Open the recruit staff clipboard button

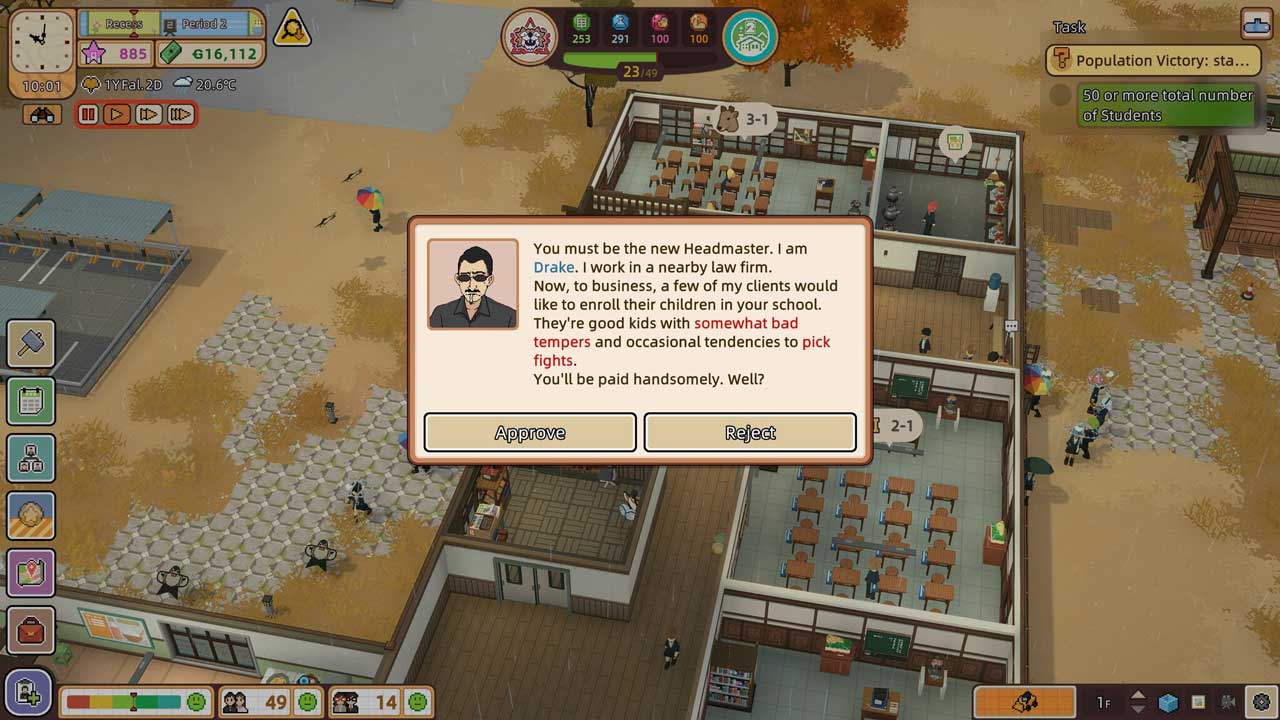coord(28,695)
